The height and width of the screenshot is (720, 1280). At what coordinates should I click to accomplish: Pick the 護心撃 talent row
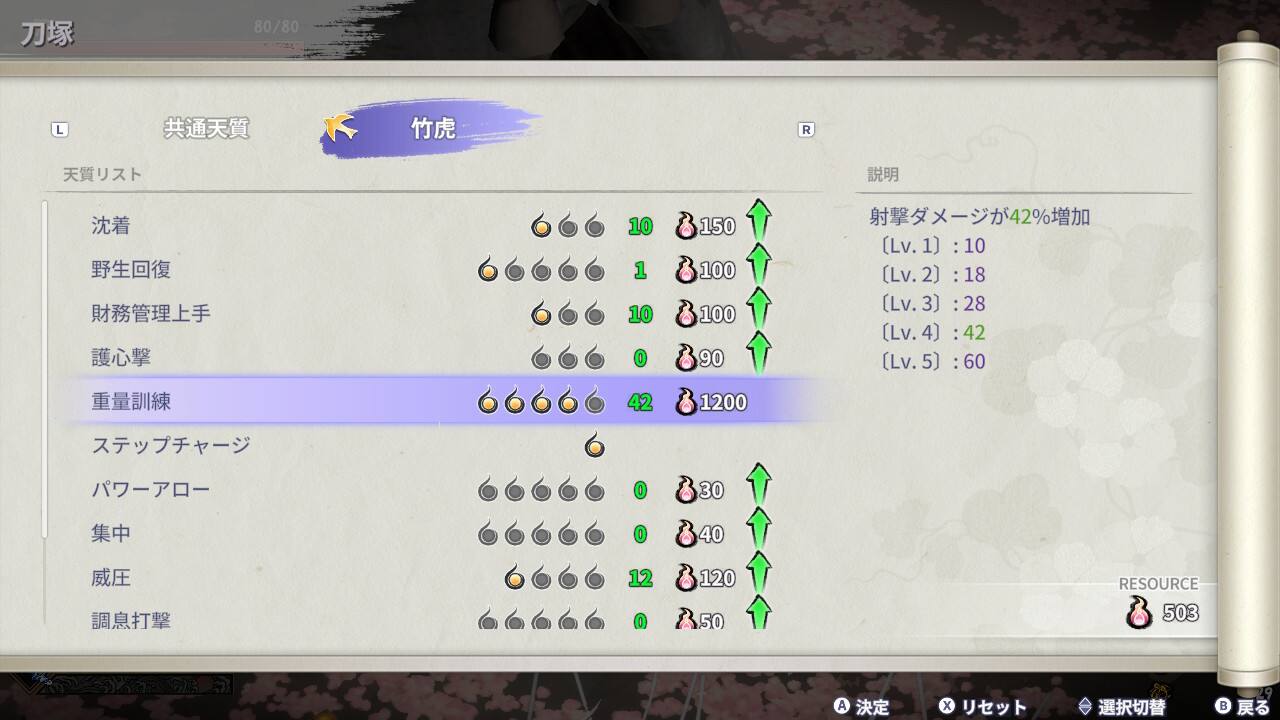click(x=121, y=358)
